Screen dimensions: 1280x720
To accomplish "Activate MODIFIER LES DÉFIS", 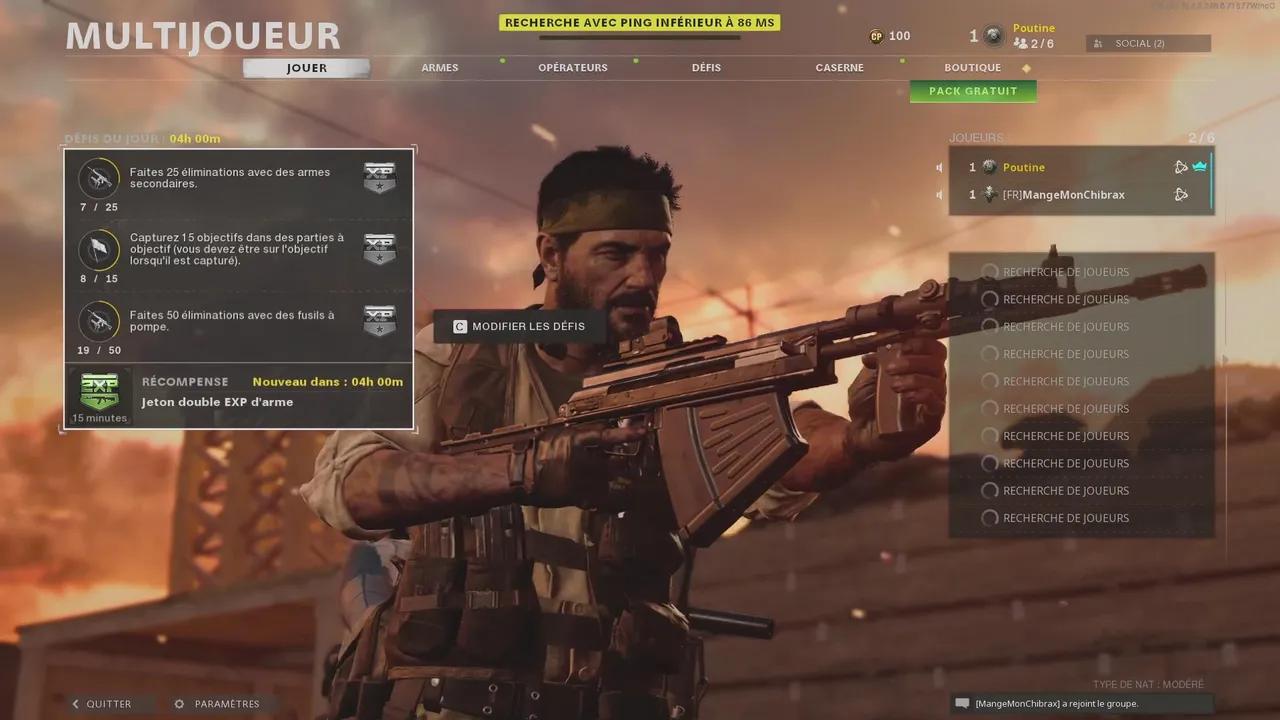I will pyautogui.click(x=518, y=326).
